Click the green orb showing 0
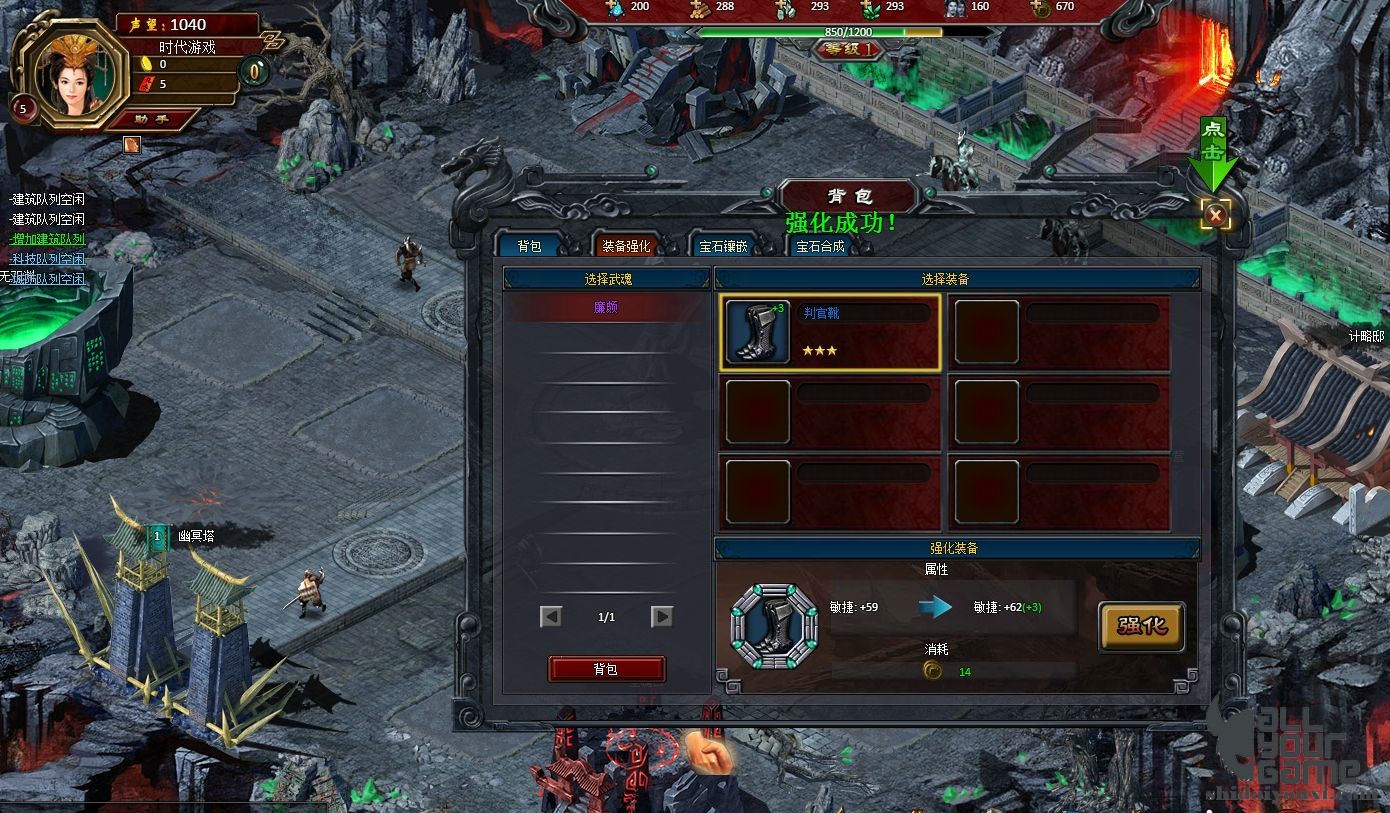This screenshot has height=813, width=1390. click(x=256, y=72)
